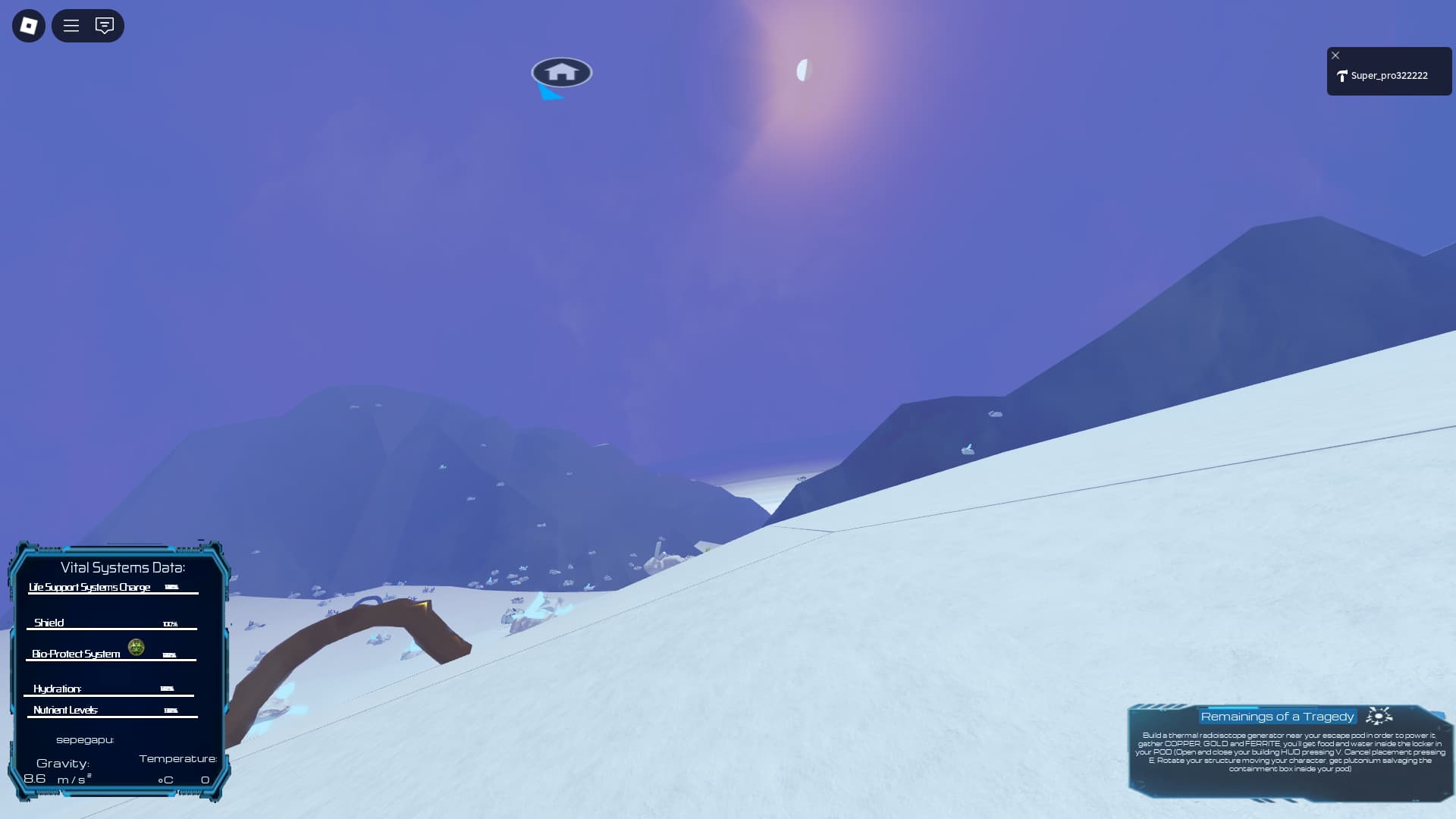This screenshot has height=819, width=1456.
Task: Select the home waypoint marker in the sky
Action: (561, 72)
